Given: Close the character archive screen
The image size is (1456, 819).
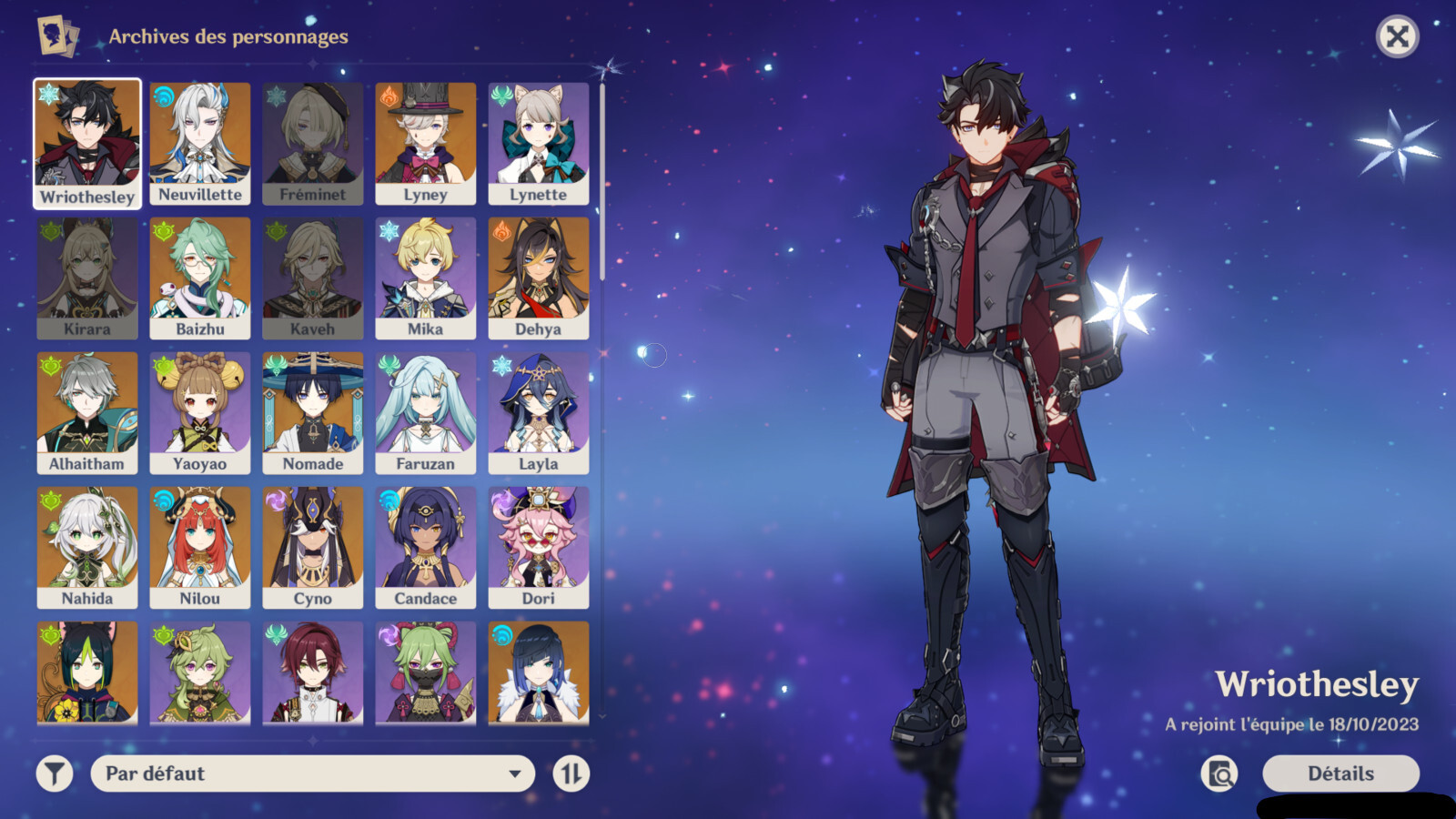Looking at the screenshot, I should pyautogui.click(x=1397, y=37).
